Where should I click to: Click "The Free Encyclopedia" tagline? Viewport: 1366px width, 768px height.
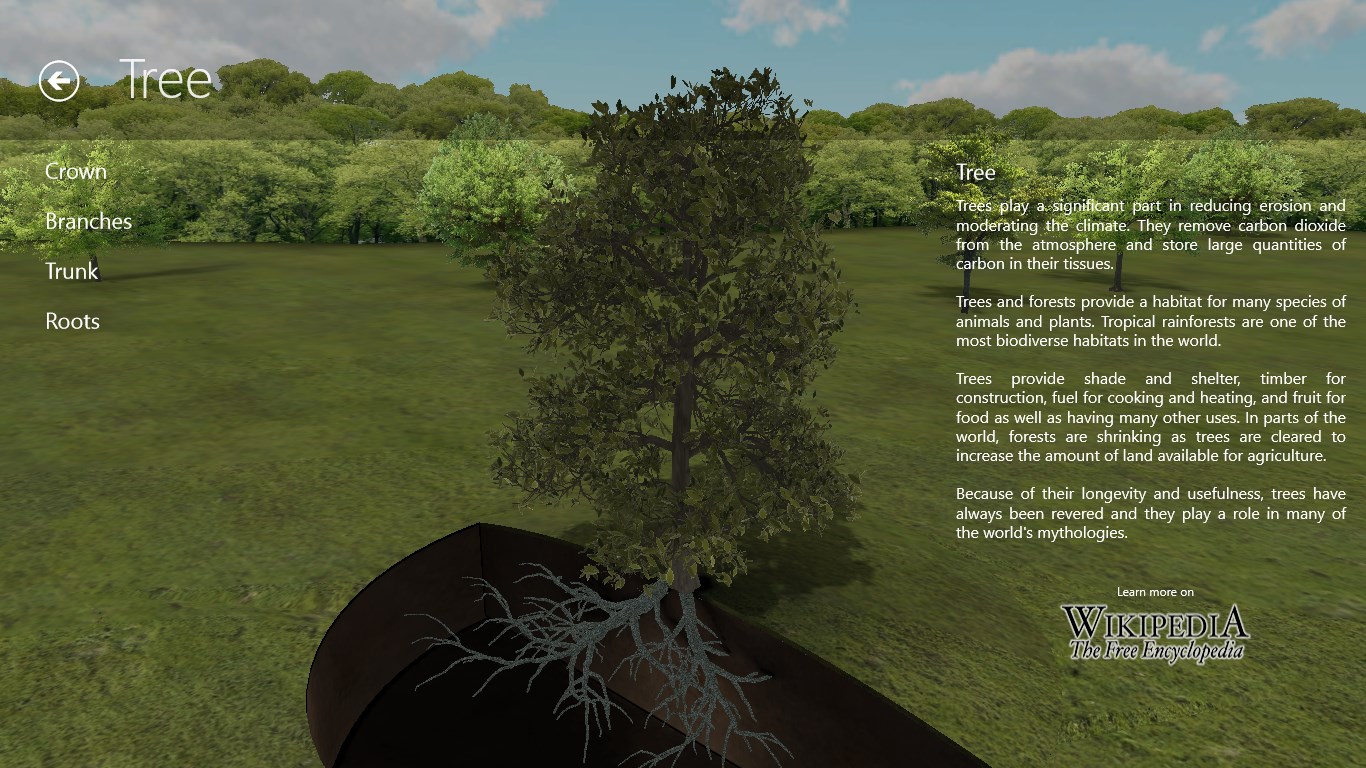click(x=1154, y=647)
